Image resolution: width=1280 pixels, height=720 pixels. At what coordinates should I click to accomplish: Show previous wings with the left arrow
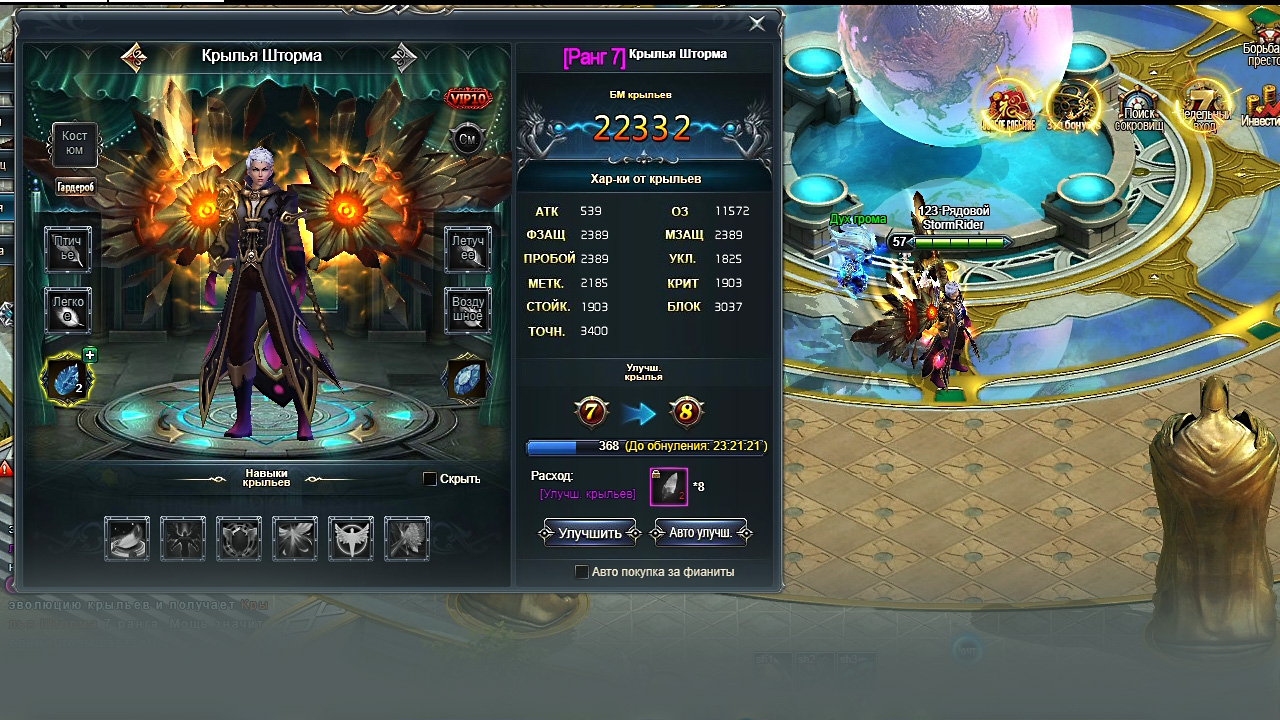134,57
